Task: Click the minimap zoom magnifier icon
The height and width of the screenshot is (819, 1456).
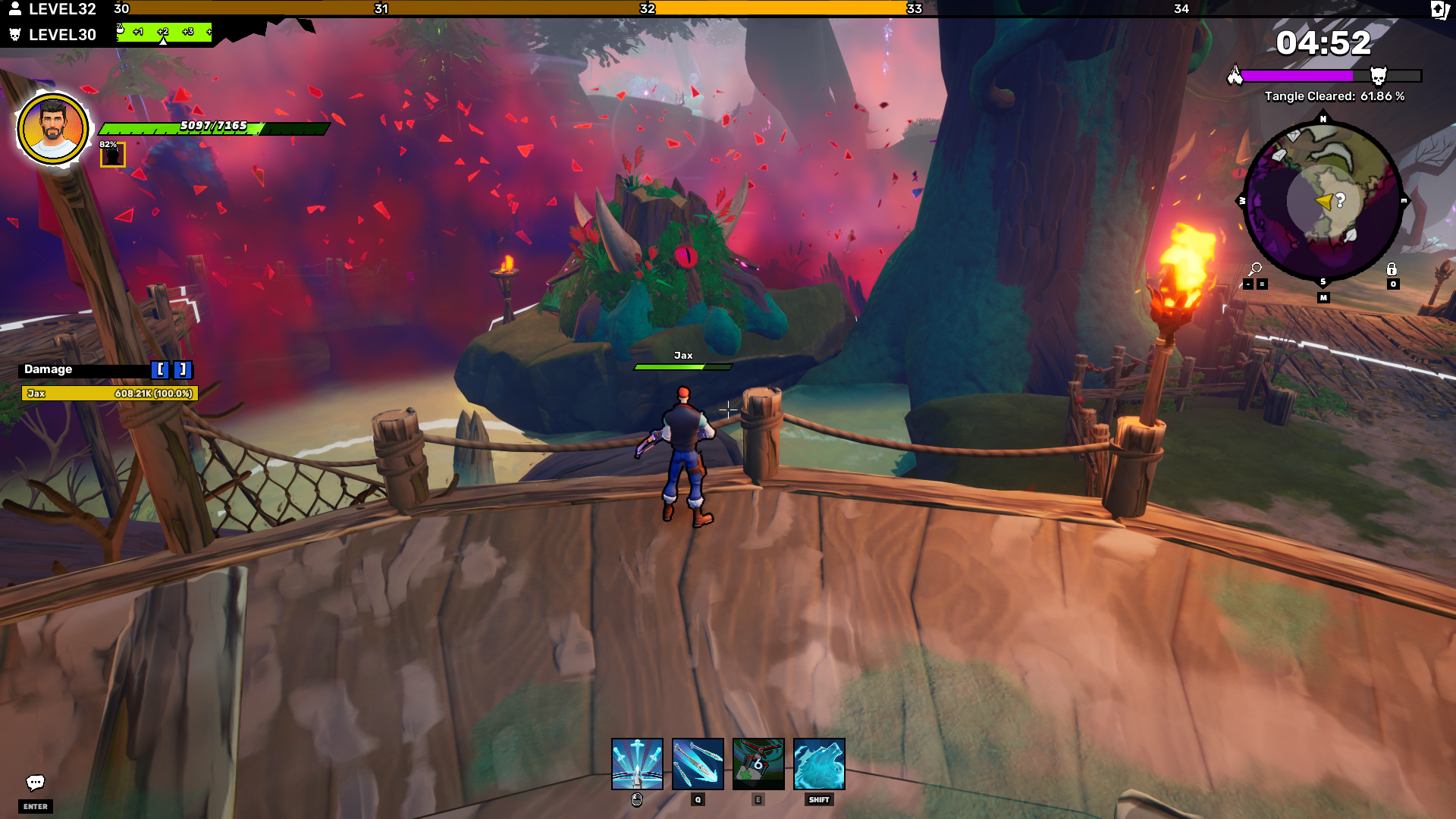Action: [x=1255, y=269]
